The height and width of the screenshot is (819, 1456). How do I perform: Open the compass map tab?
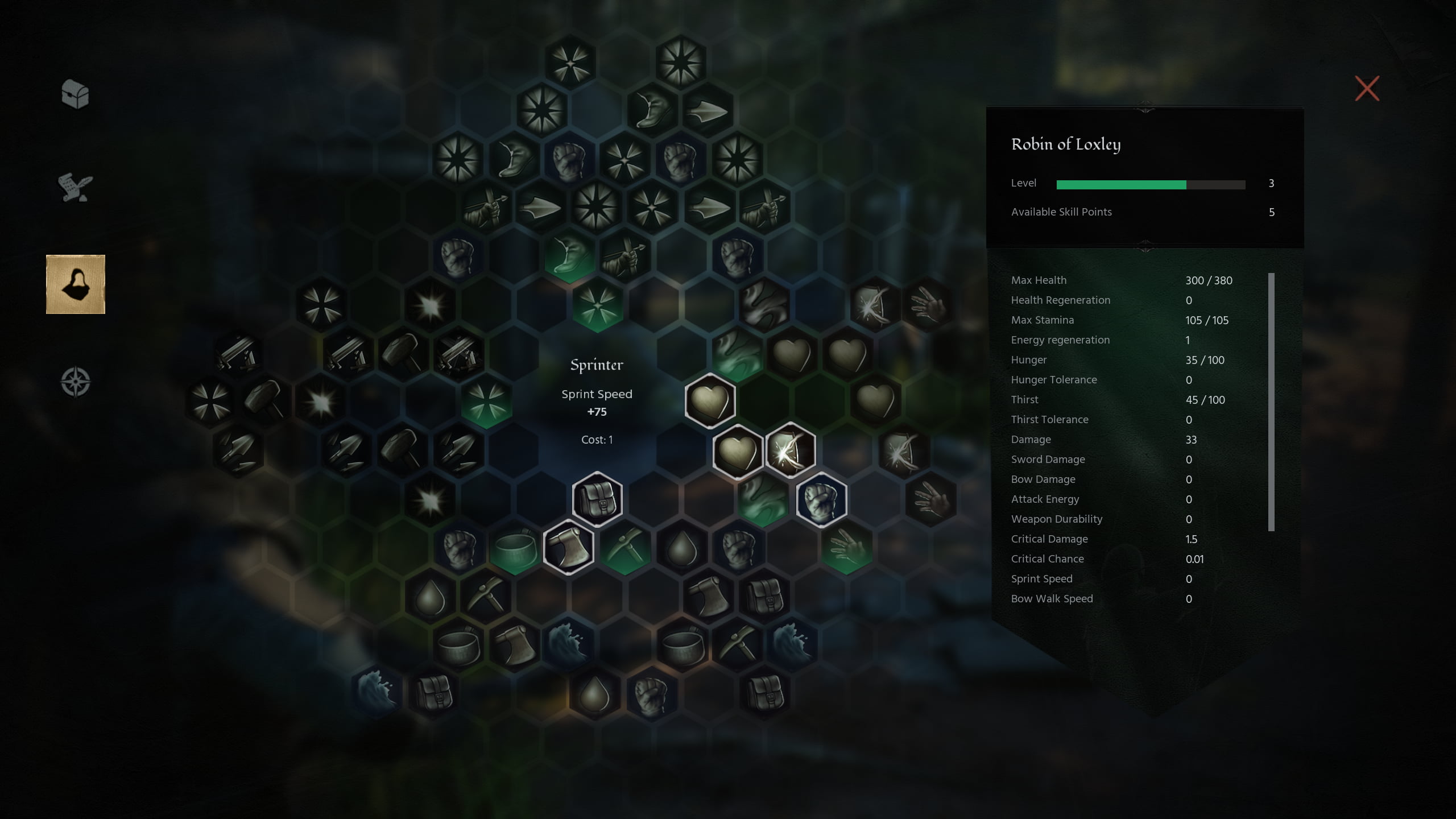[76, 382]
